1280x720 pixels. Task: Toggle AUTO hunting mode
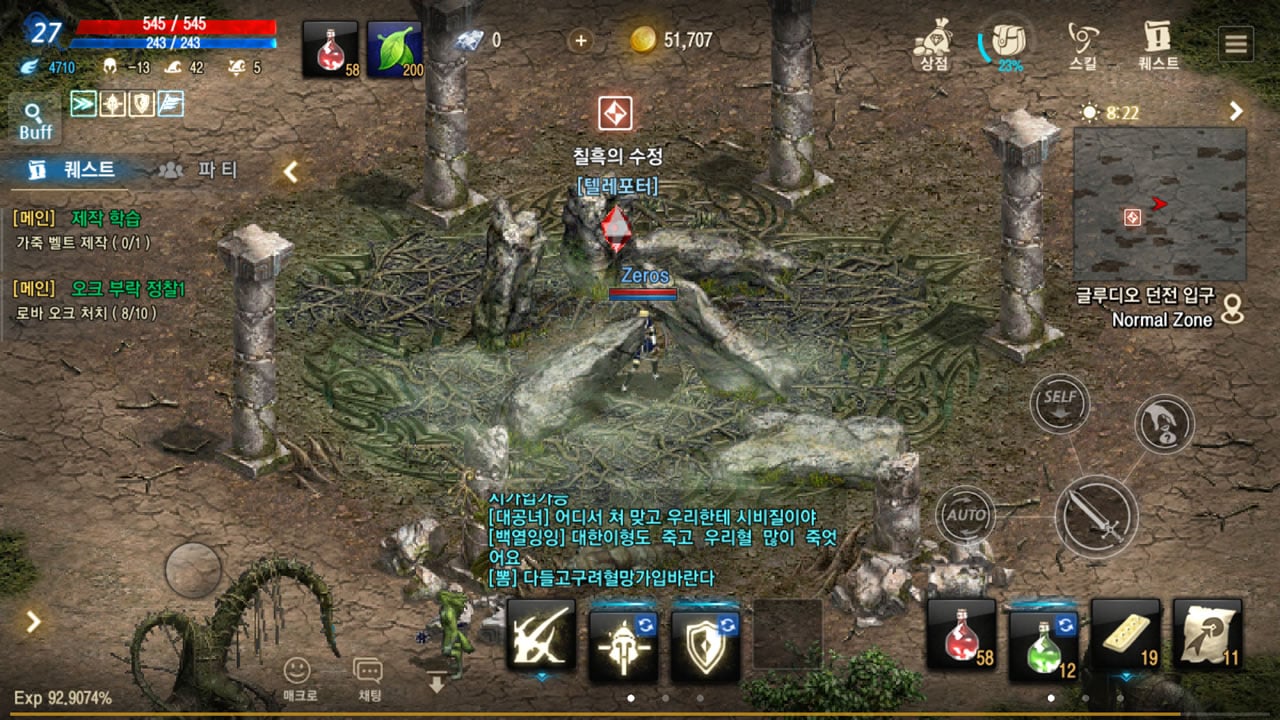(965, 515)
